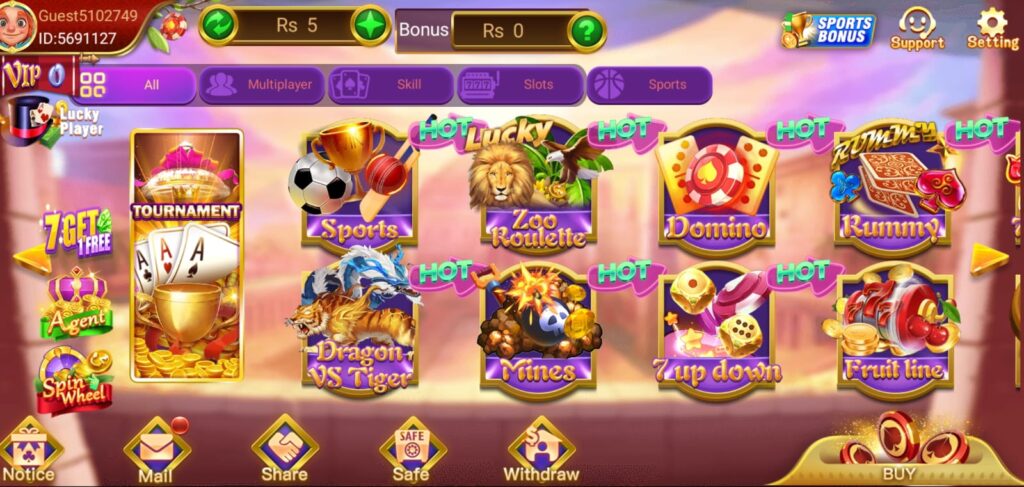The height and width of the screenshot is (487, 1024).
Task: Tap the BUY chips button
Action: tap(898, 450)
